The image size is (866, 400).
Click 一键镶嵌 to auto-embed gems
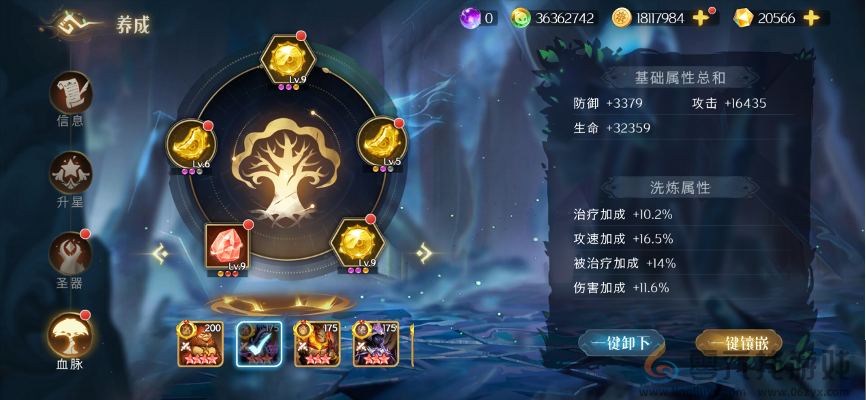click(738, 343)
